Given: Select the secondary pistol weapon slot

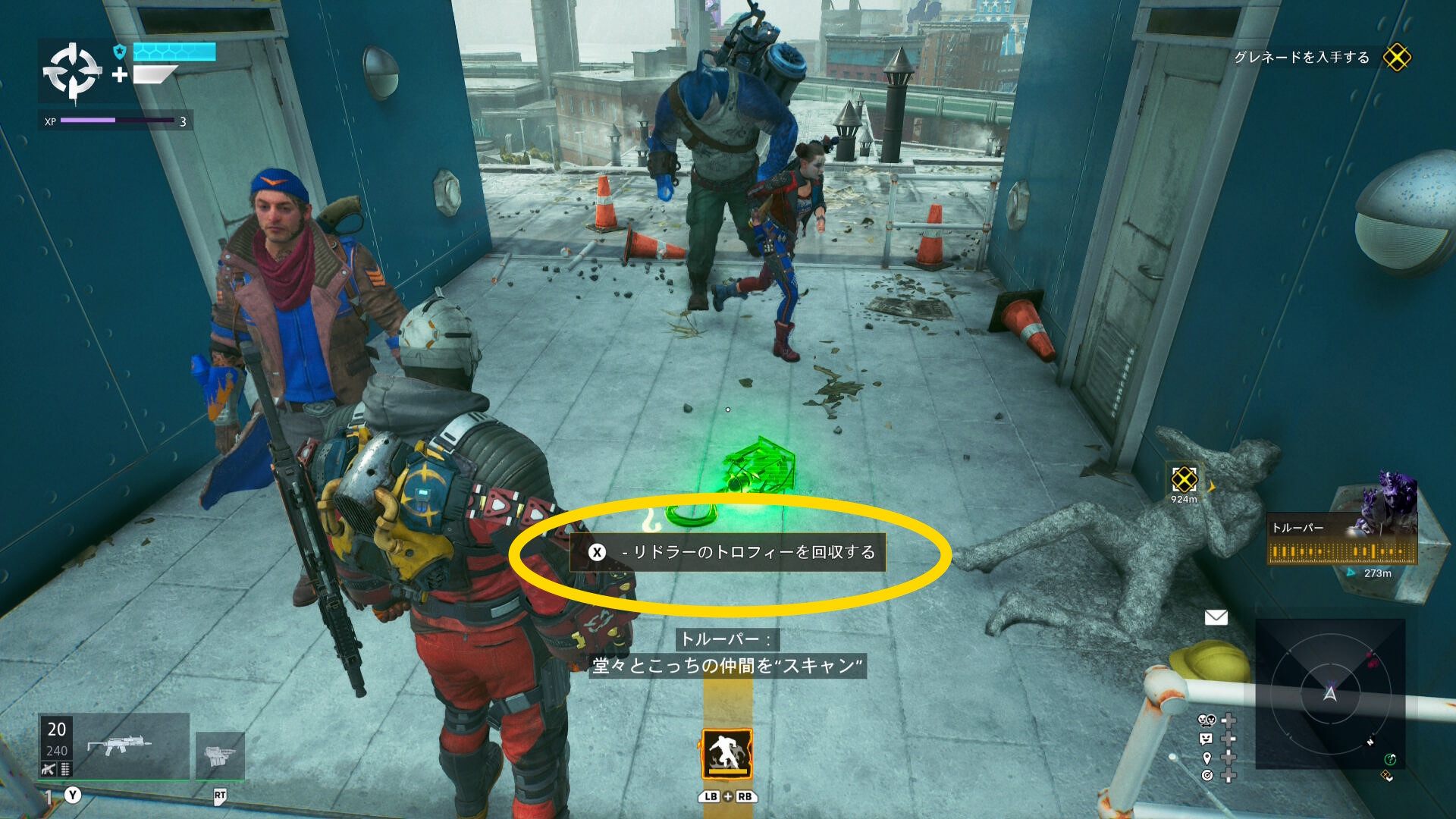Looking at the screenshot, I should 220,755.
